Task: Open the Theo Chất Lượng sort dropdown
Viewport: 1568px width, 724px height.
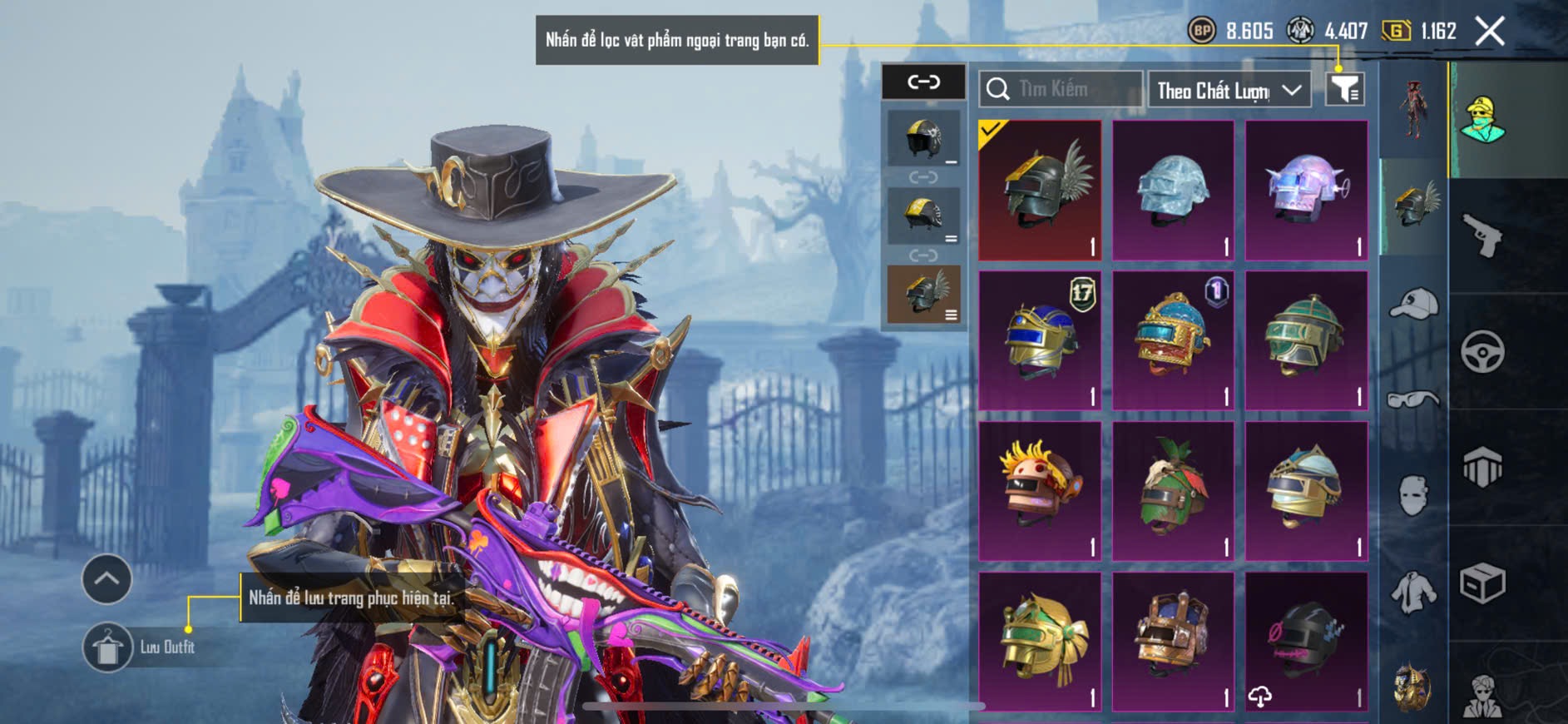Action: coord(1228,90)
